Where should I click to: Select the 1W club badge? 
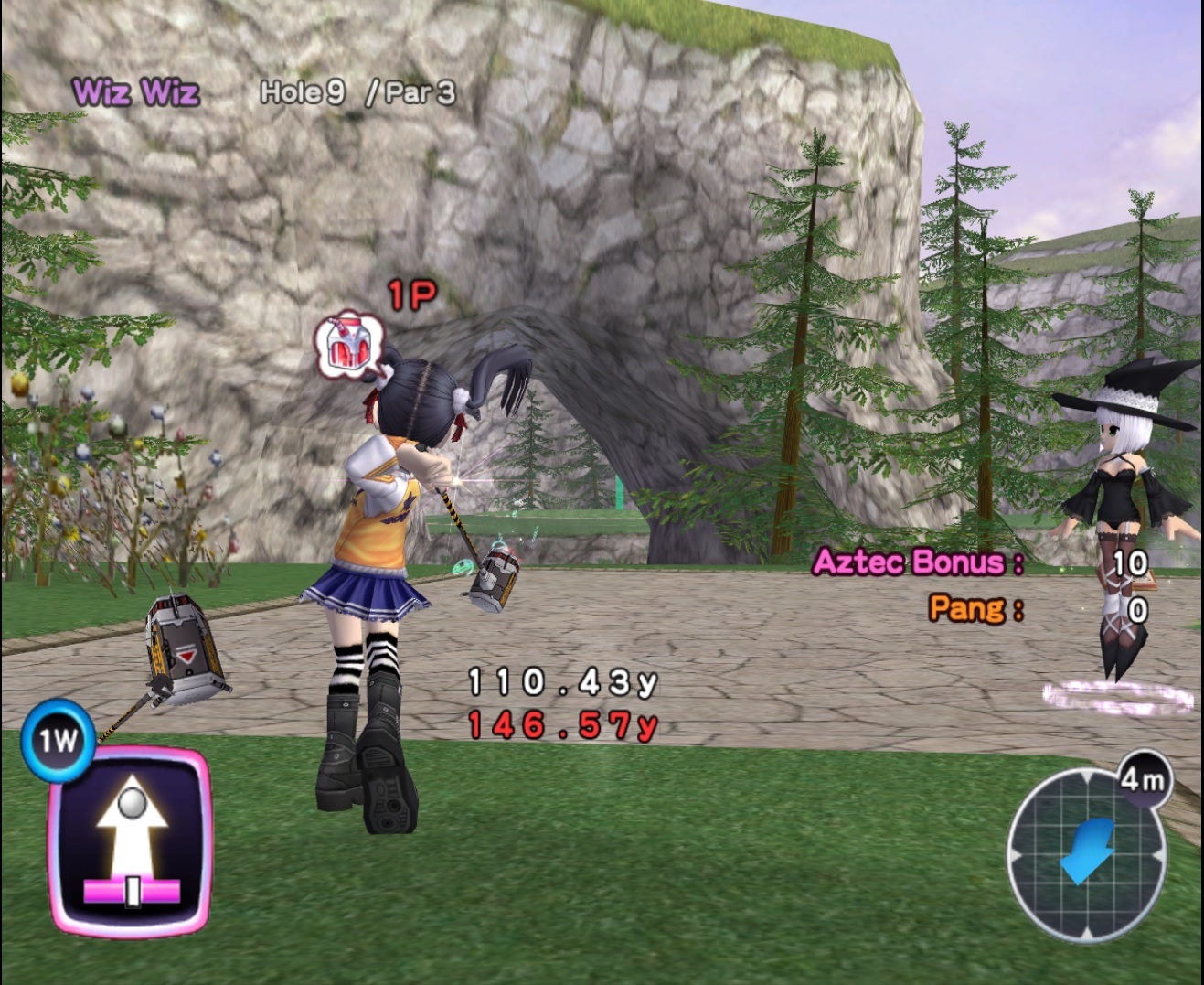(57, 740)
